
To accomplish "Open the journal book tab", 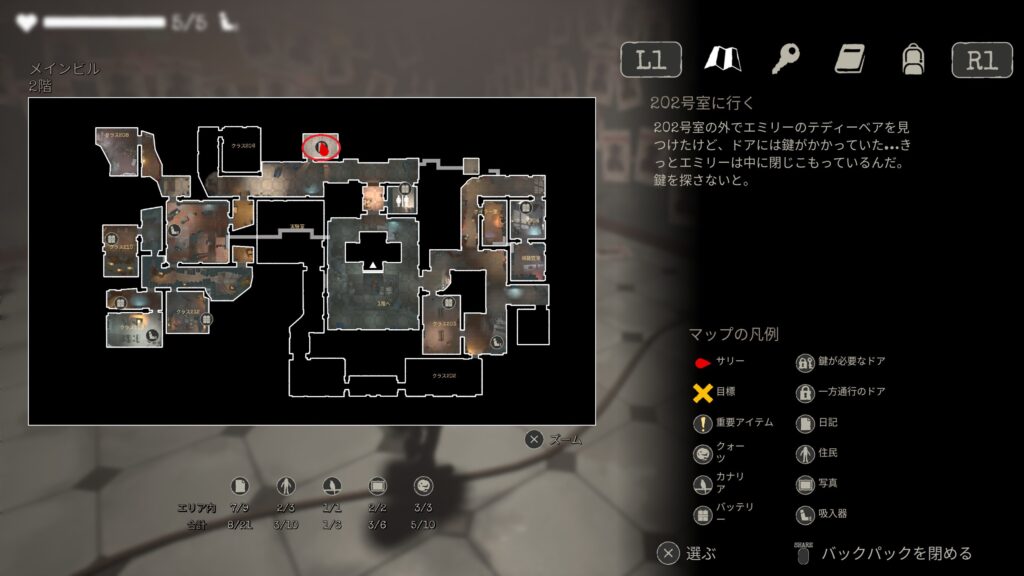I will pyautogui.click(x=849, y=59).
